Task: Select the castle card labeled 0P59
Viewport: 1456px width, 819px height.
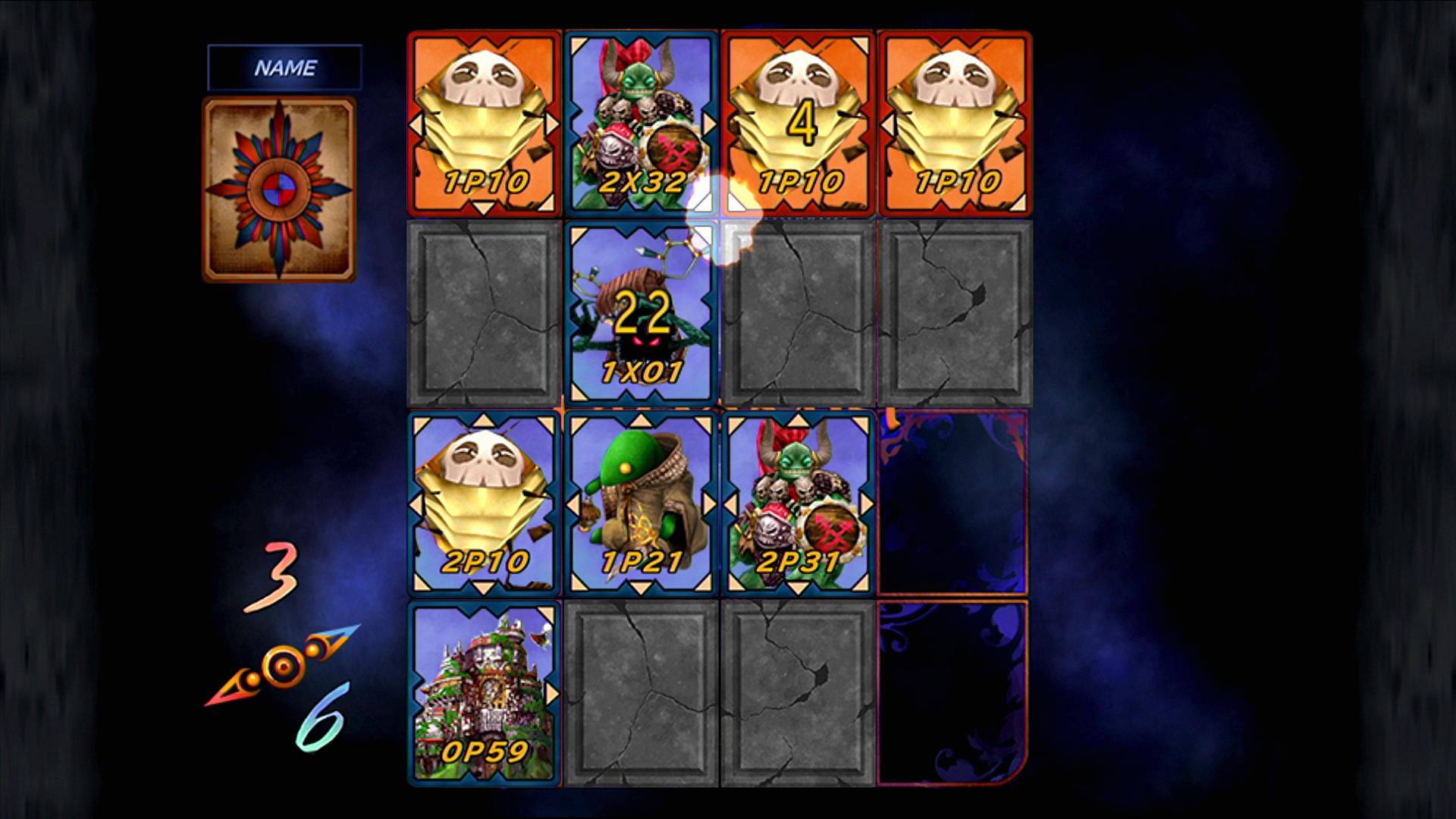Action: click(x=485, y=693)
